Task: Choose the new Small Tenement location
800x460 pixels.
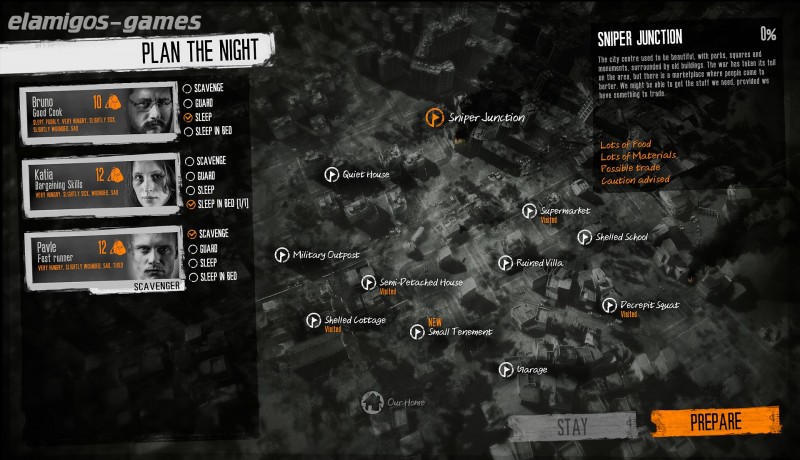Action: 417,332
